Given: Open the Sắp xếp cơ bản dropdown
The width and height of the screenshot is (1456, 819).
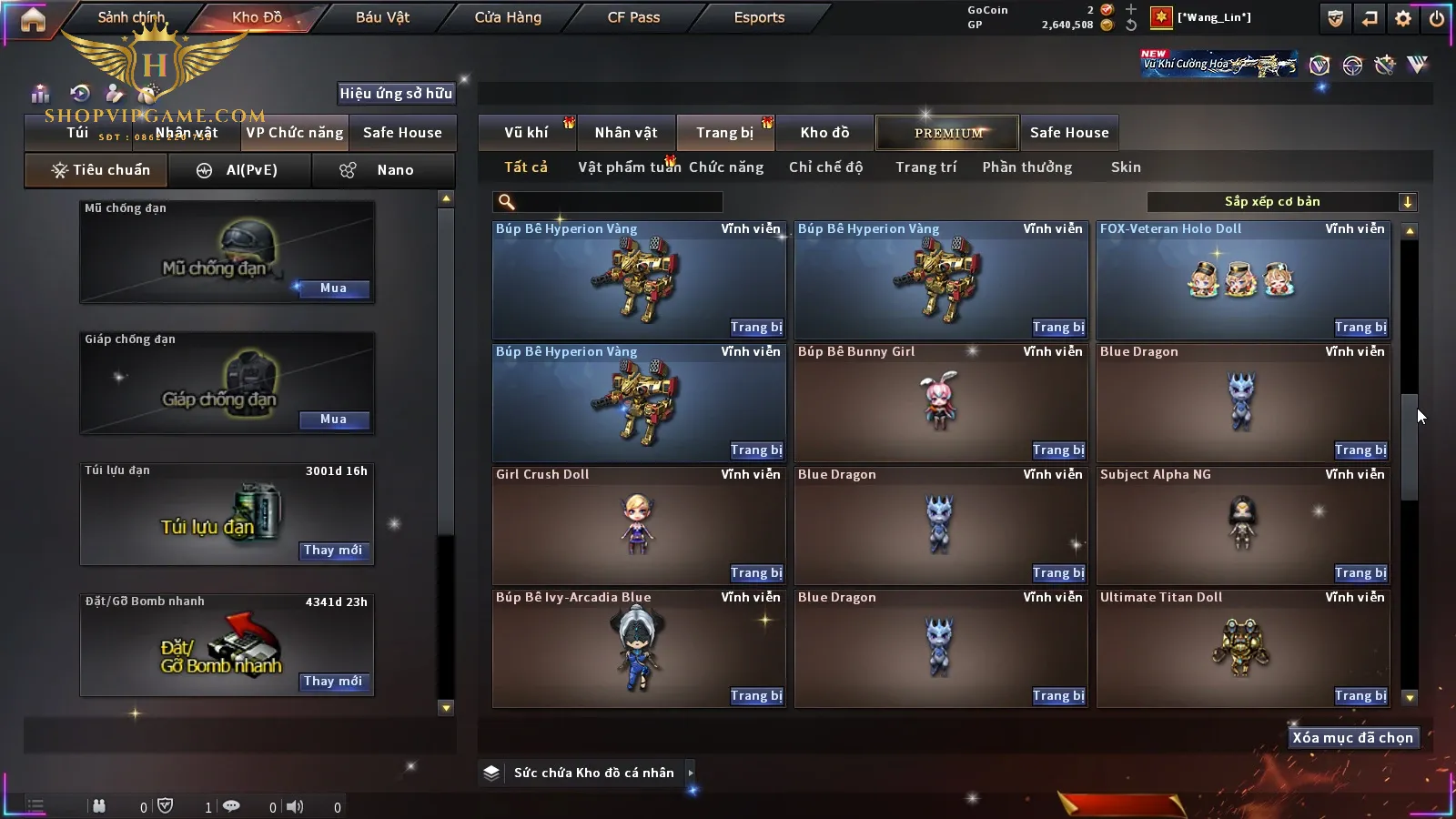Looking at the screenshot, I should point(1281,202).
